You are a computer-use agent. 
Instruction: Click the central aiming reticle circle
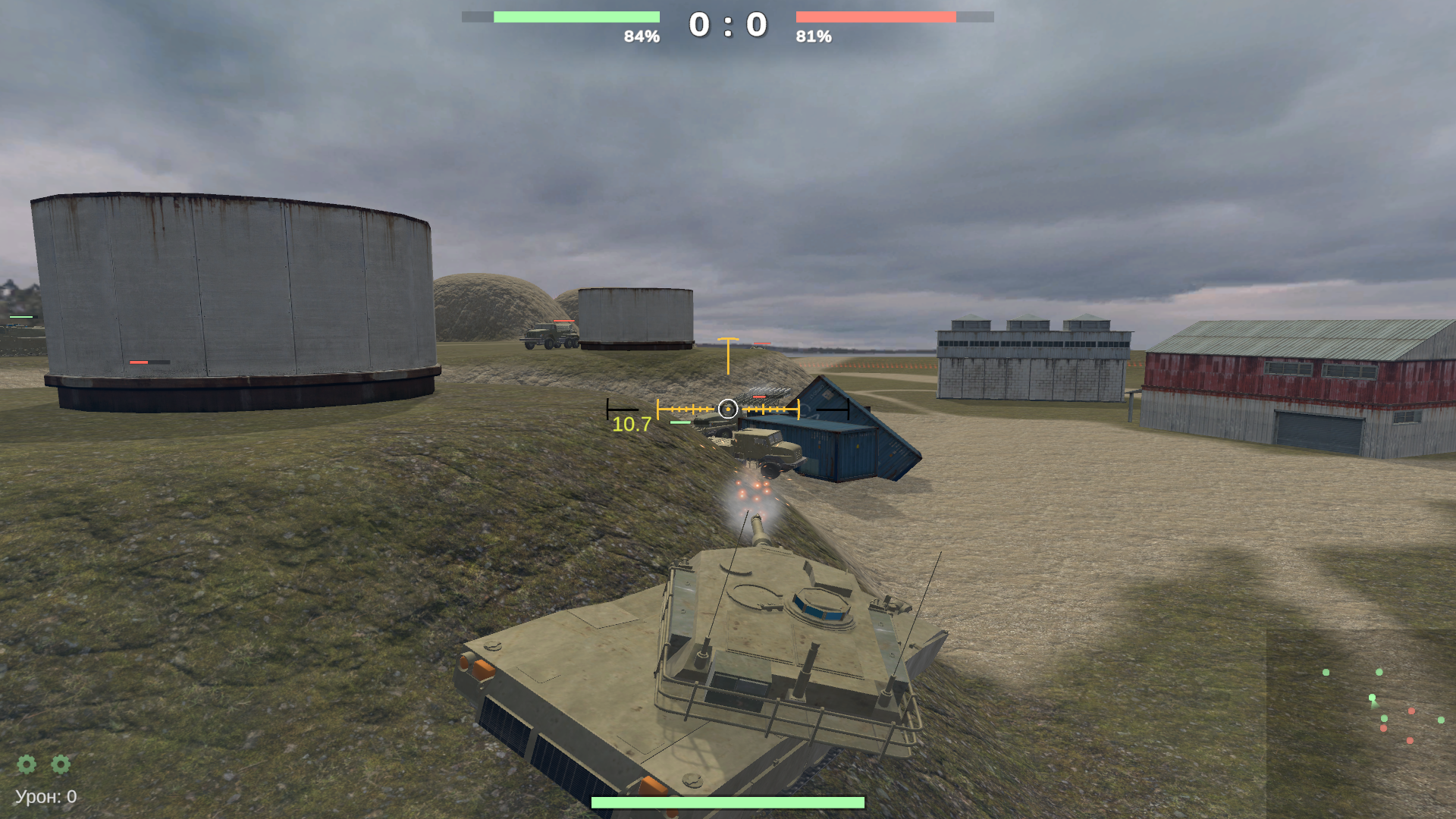[x=728, y=409]
